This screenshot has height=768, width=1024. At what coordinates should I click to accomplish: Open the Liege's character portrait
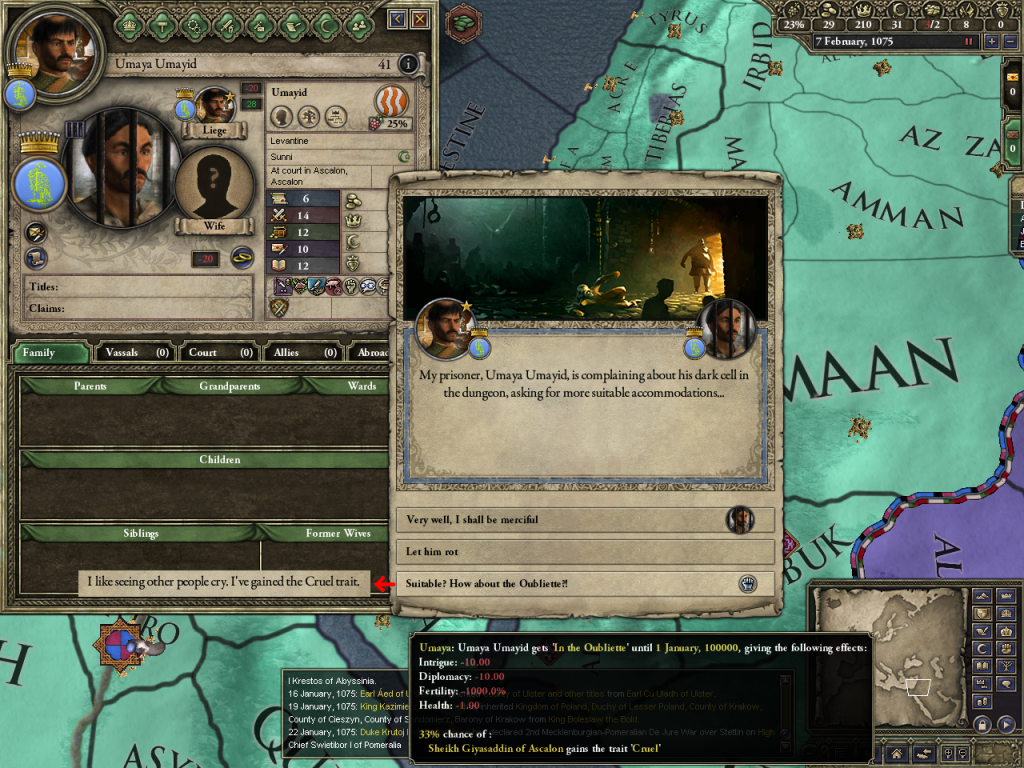214,105
